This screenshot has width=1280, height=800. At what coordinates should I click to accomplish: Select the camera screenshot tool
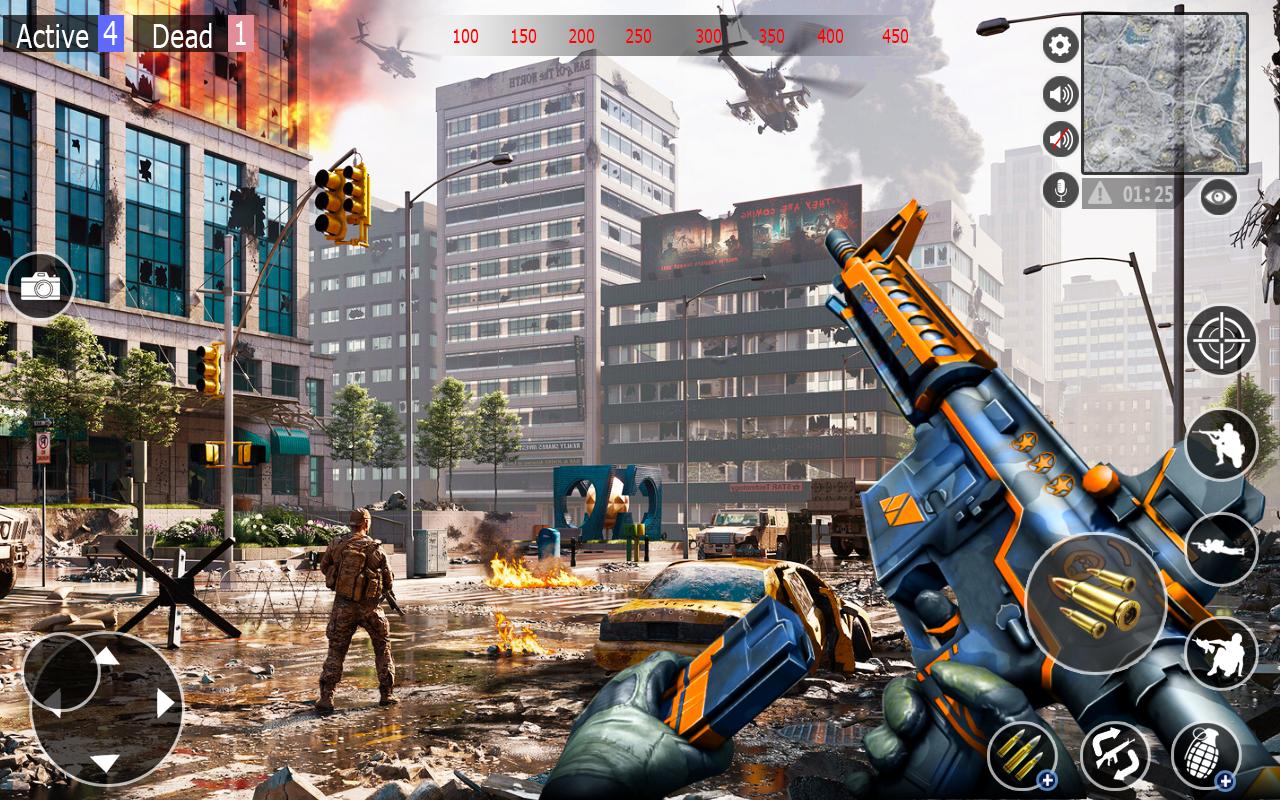(x=41, y=287)
